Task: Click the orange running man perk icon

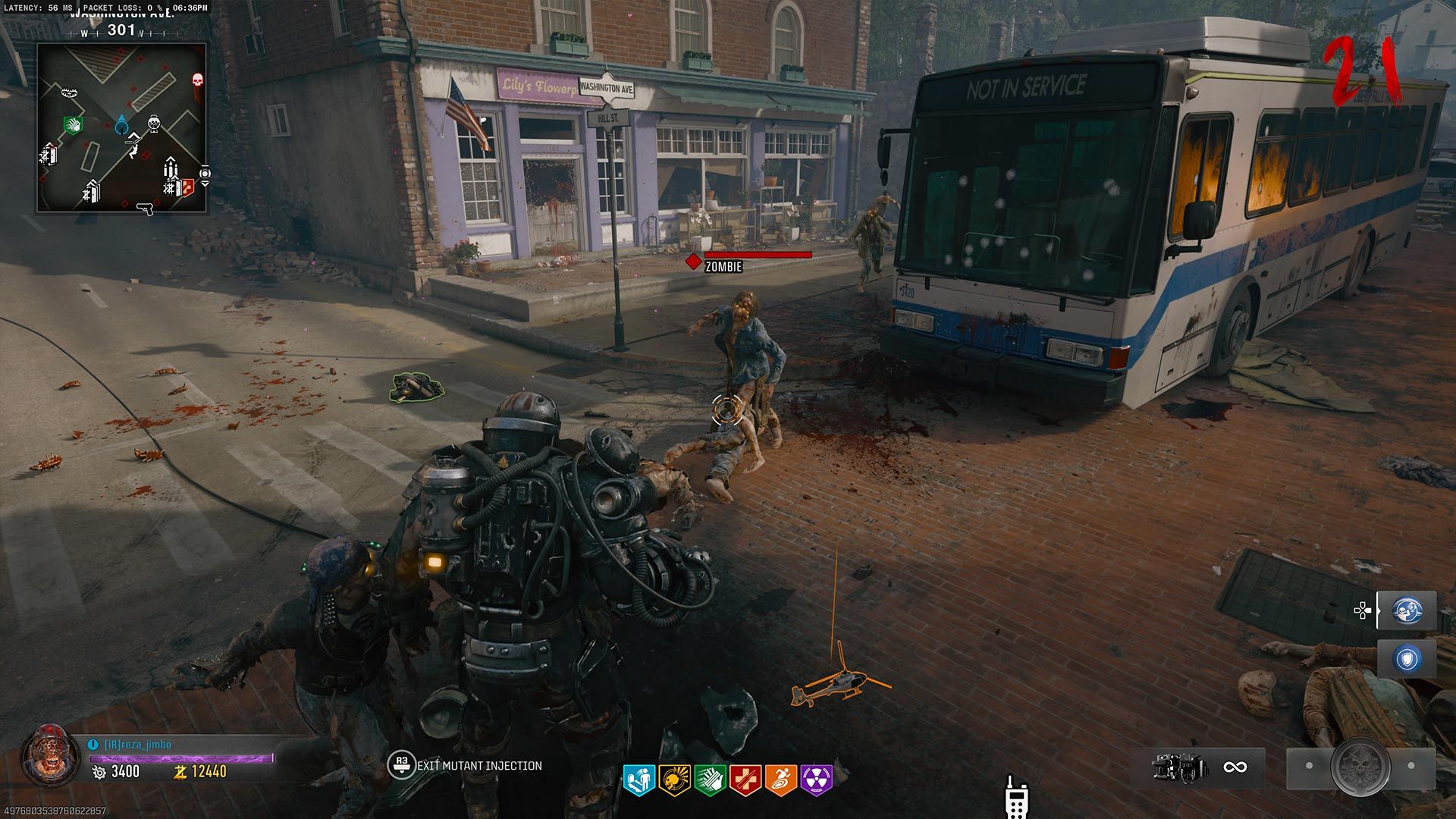Action: click(780, 780)
